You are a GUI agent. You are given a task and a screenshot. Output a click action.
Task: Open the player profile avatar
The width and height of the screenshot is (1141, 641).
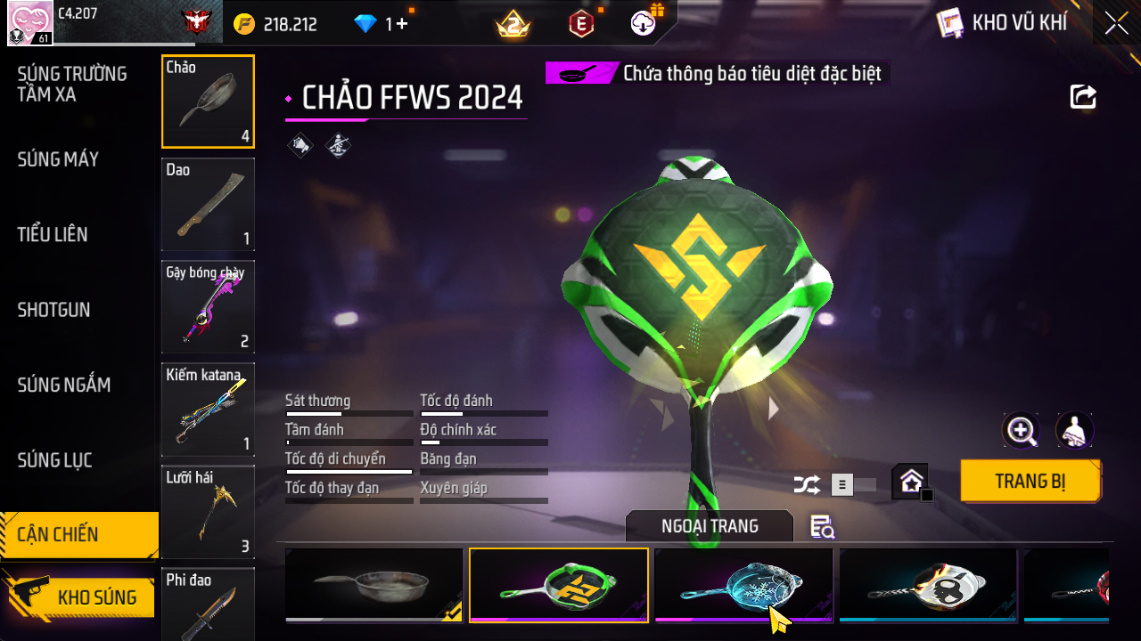[30, 22]
